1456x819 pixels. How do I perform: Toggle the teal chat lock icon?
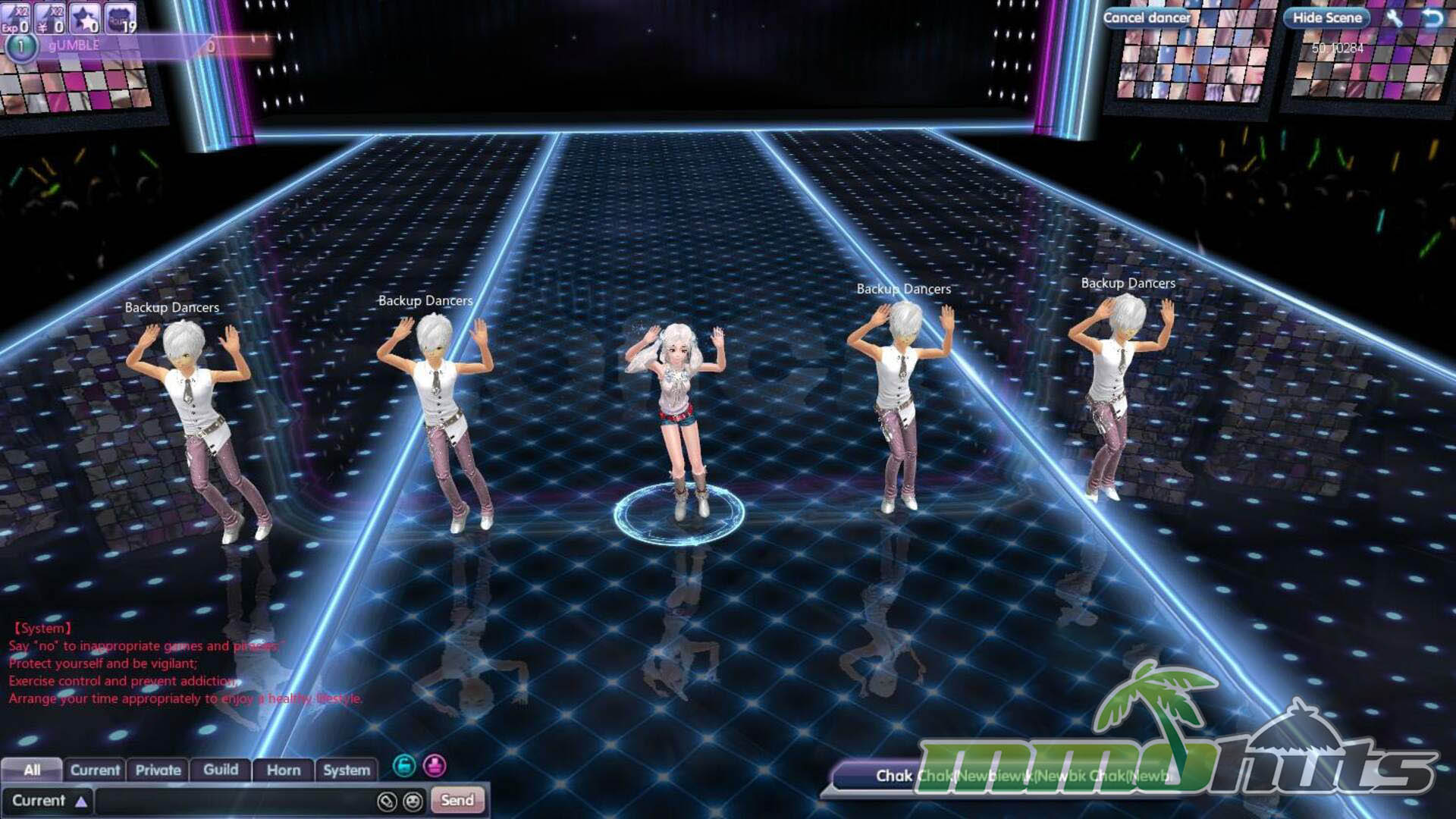(x=404, y=766)
